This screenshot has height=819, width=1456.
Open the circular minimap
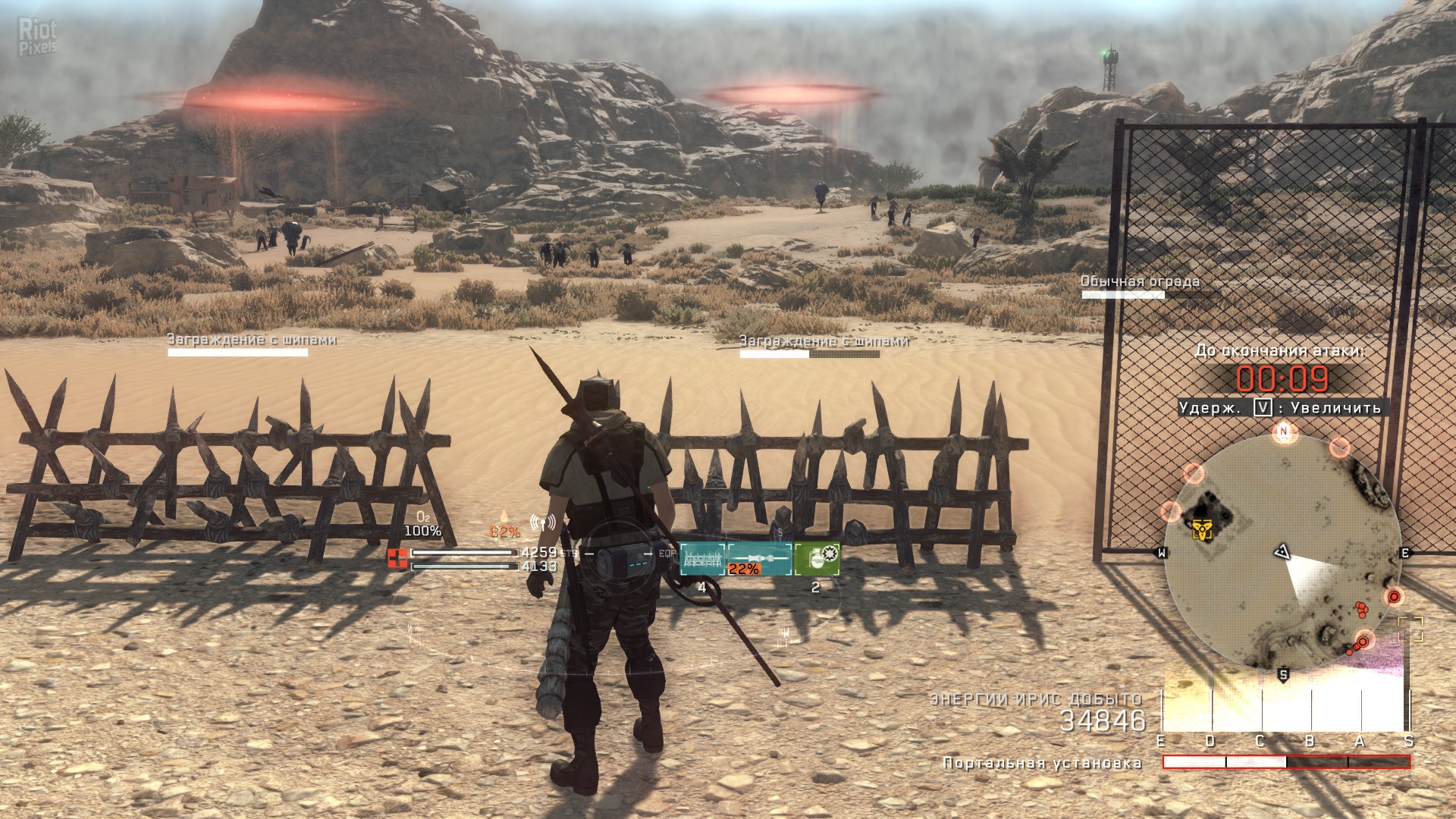pos(1282,552)
